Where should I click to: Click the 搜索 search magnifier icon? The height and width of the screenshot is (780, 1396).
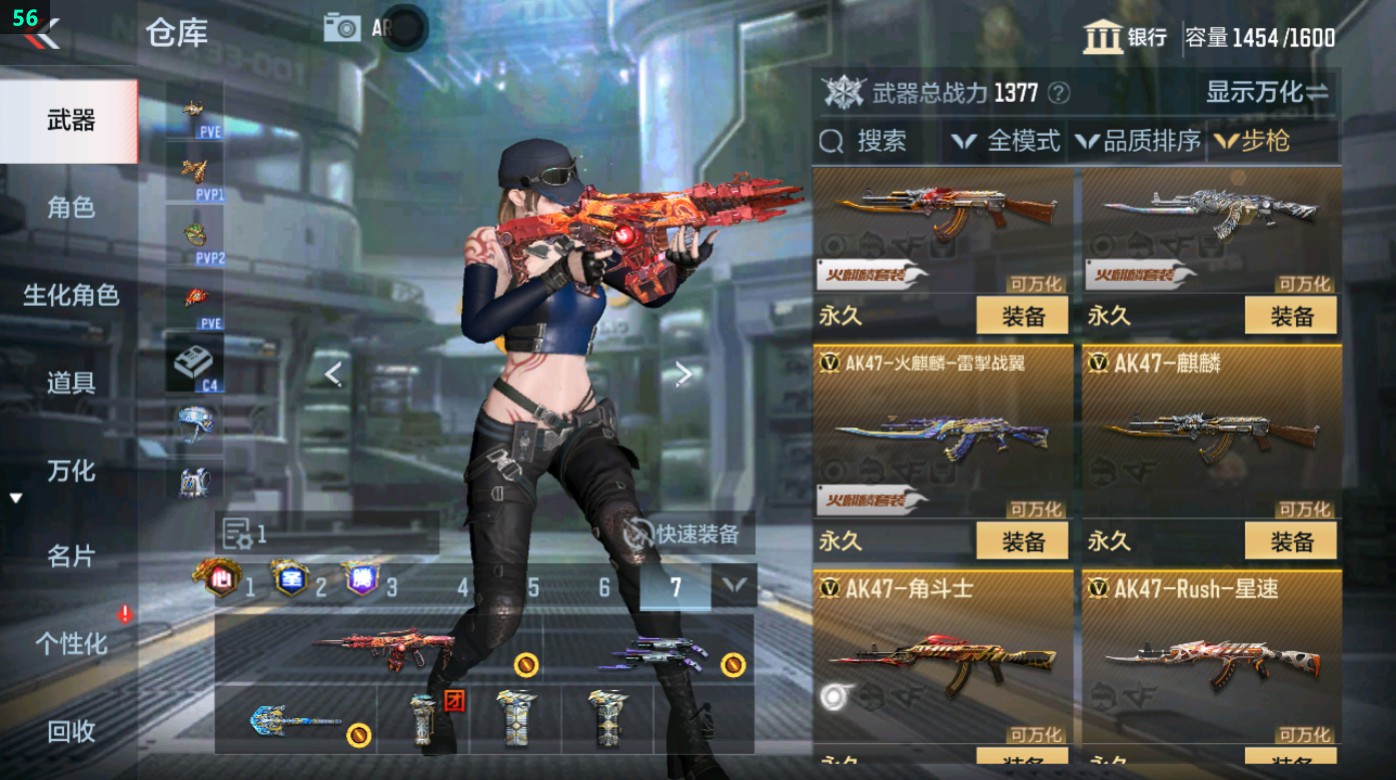pyautogui.click(x=830, y=141)
